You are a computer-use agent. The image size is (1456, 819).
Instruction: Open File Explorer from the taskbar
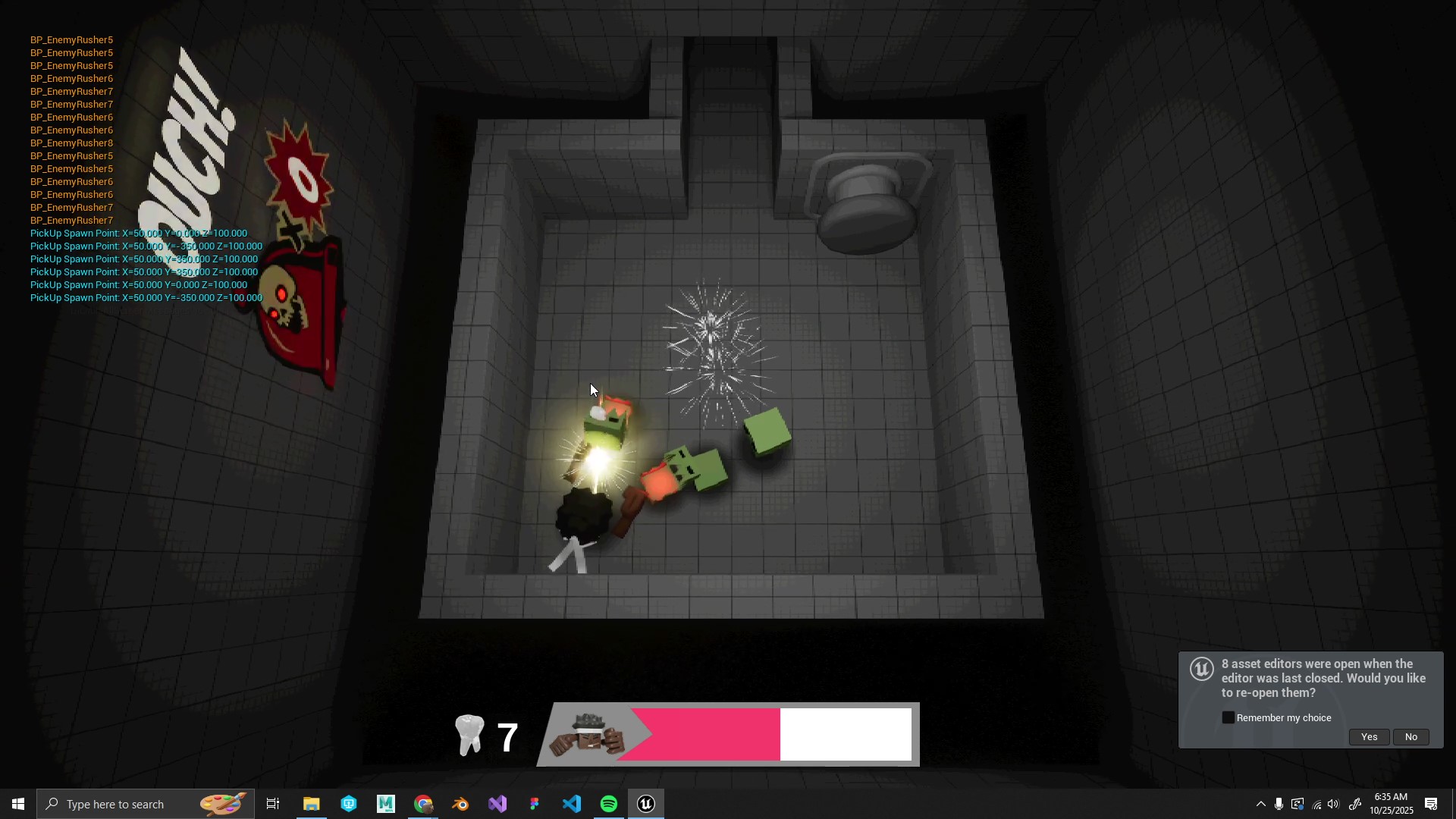click(x=312, y=803)
